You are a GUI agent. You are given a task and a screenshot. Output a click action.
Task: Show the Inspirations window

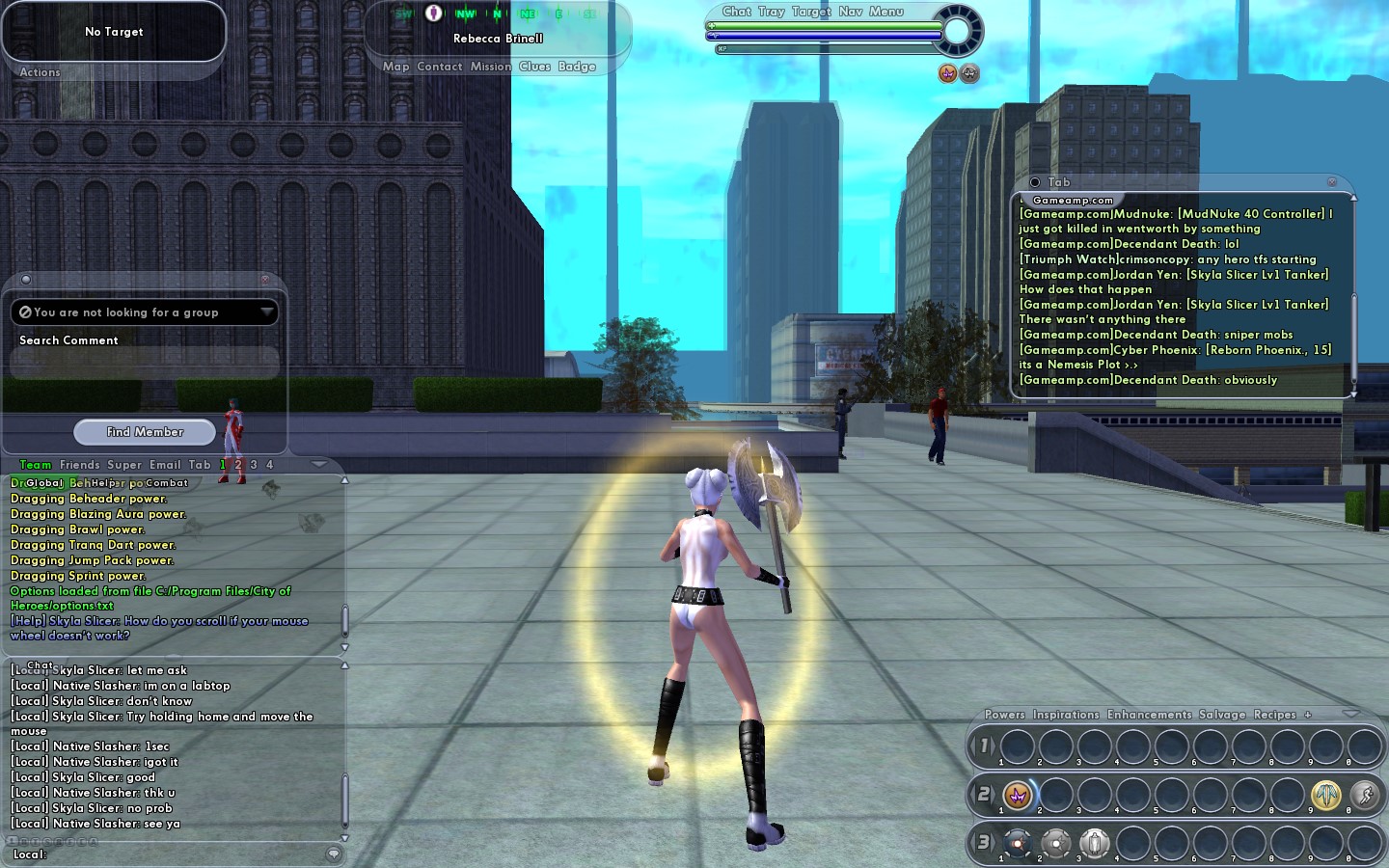pyautogui.click(x=1066, y=715)
